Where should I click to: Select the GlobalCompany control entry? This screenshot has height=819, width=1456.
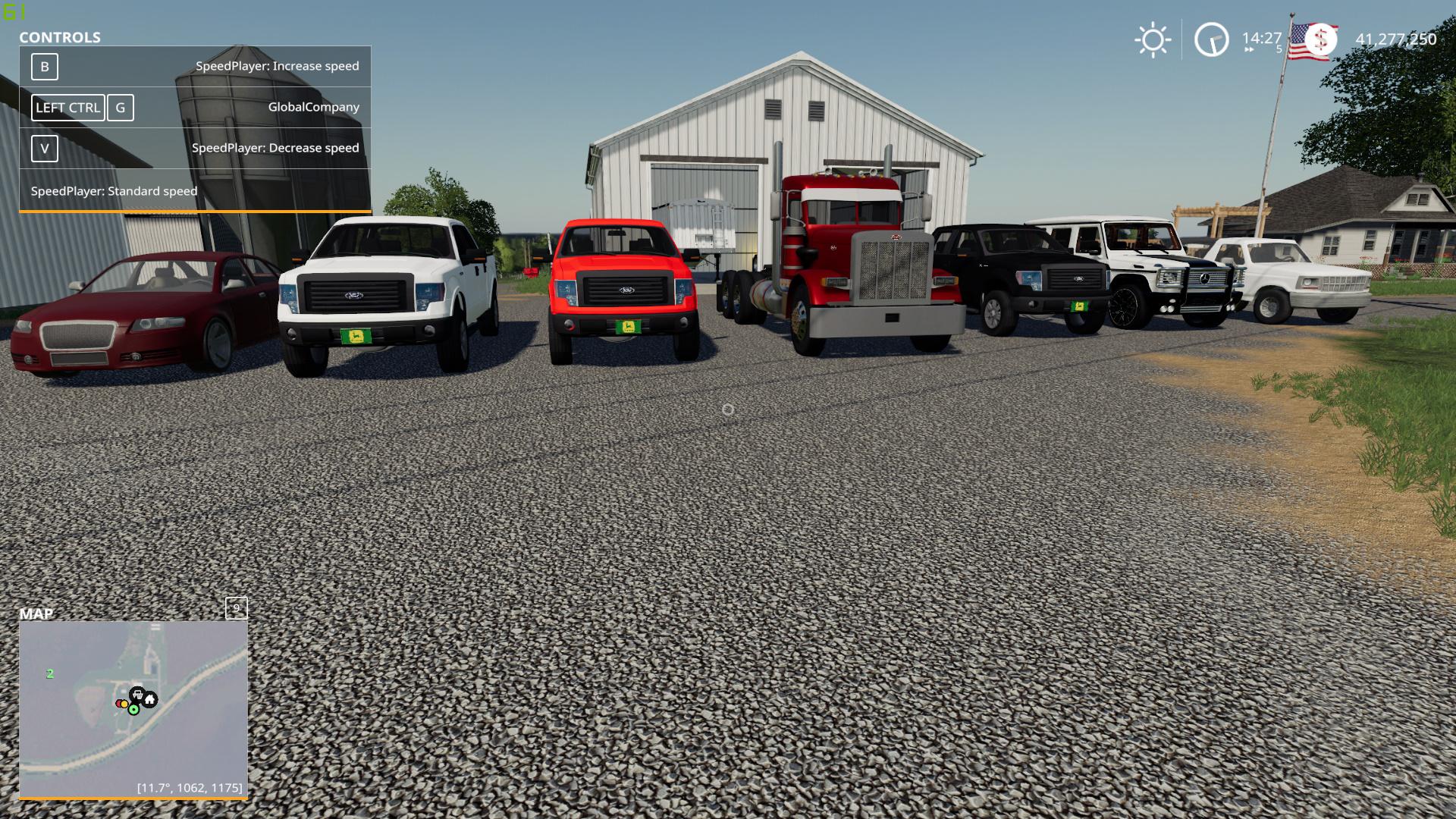pos(314,107)
